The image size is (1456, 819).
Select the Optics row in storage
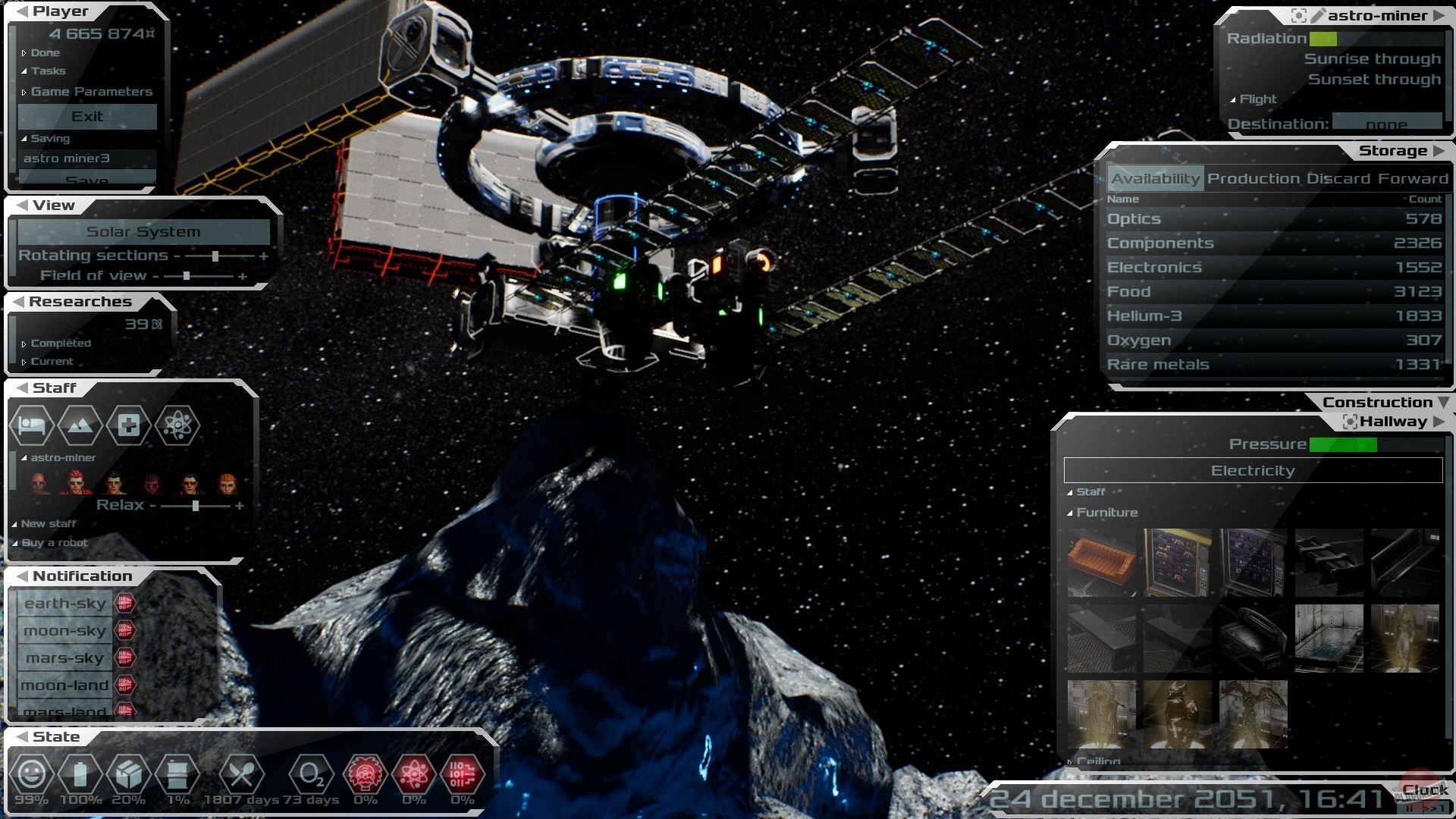coord(1274,219)
